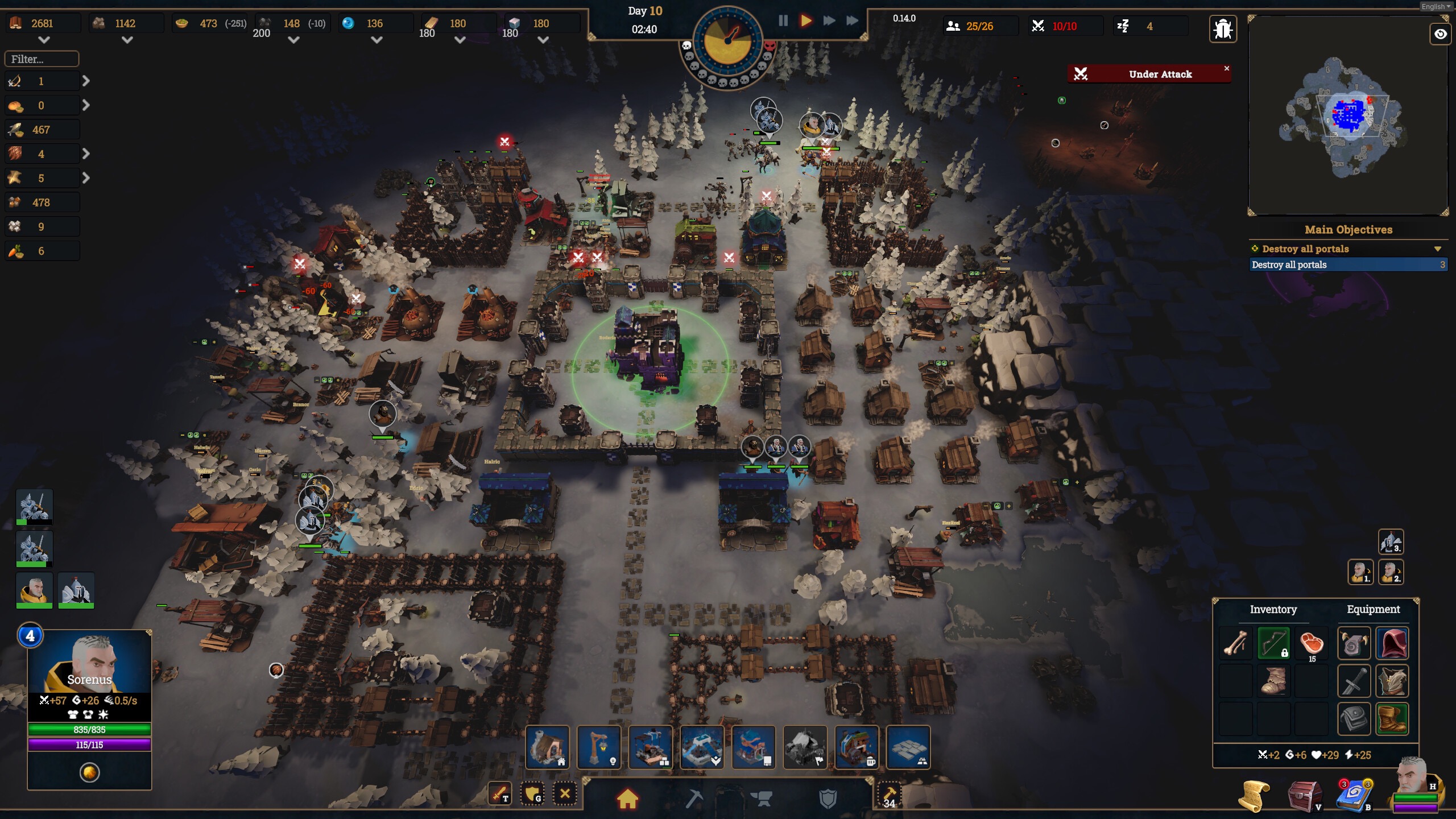Viewport: 1456px width, 819px height.
Task: Open the blue spellbook
Action: coord(1354,795)
